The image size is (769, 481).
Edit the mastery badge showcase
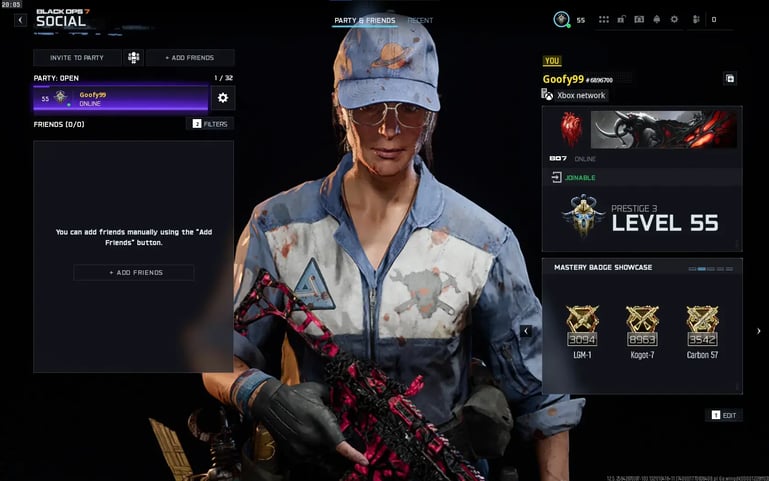(x=725, y=415)
